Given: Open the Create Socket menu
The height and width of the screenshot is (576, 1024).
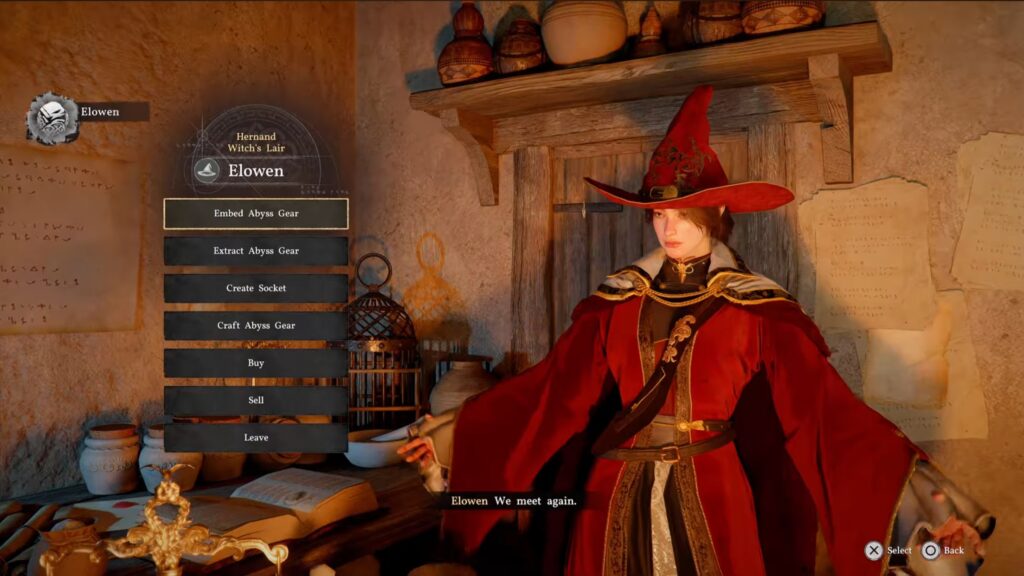Looking at the screenshot, I should (256, 288).
